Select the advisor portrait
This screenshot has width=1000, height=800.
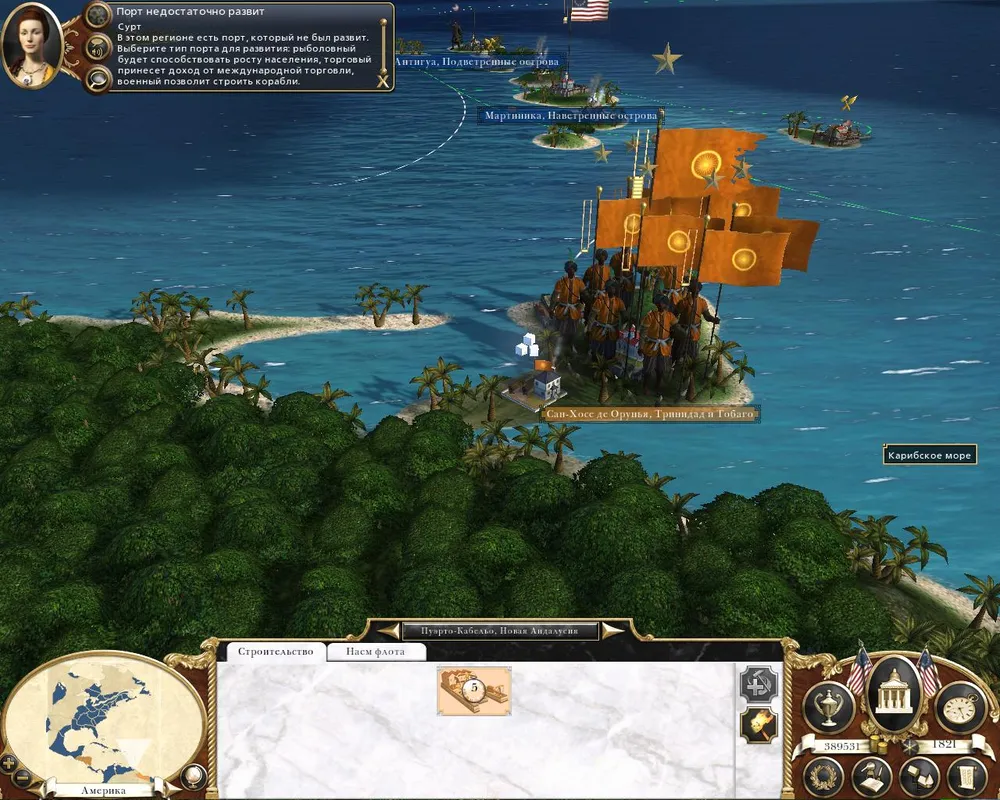tap(33, 44)
